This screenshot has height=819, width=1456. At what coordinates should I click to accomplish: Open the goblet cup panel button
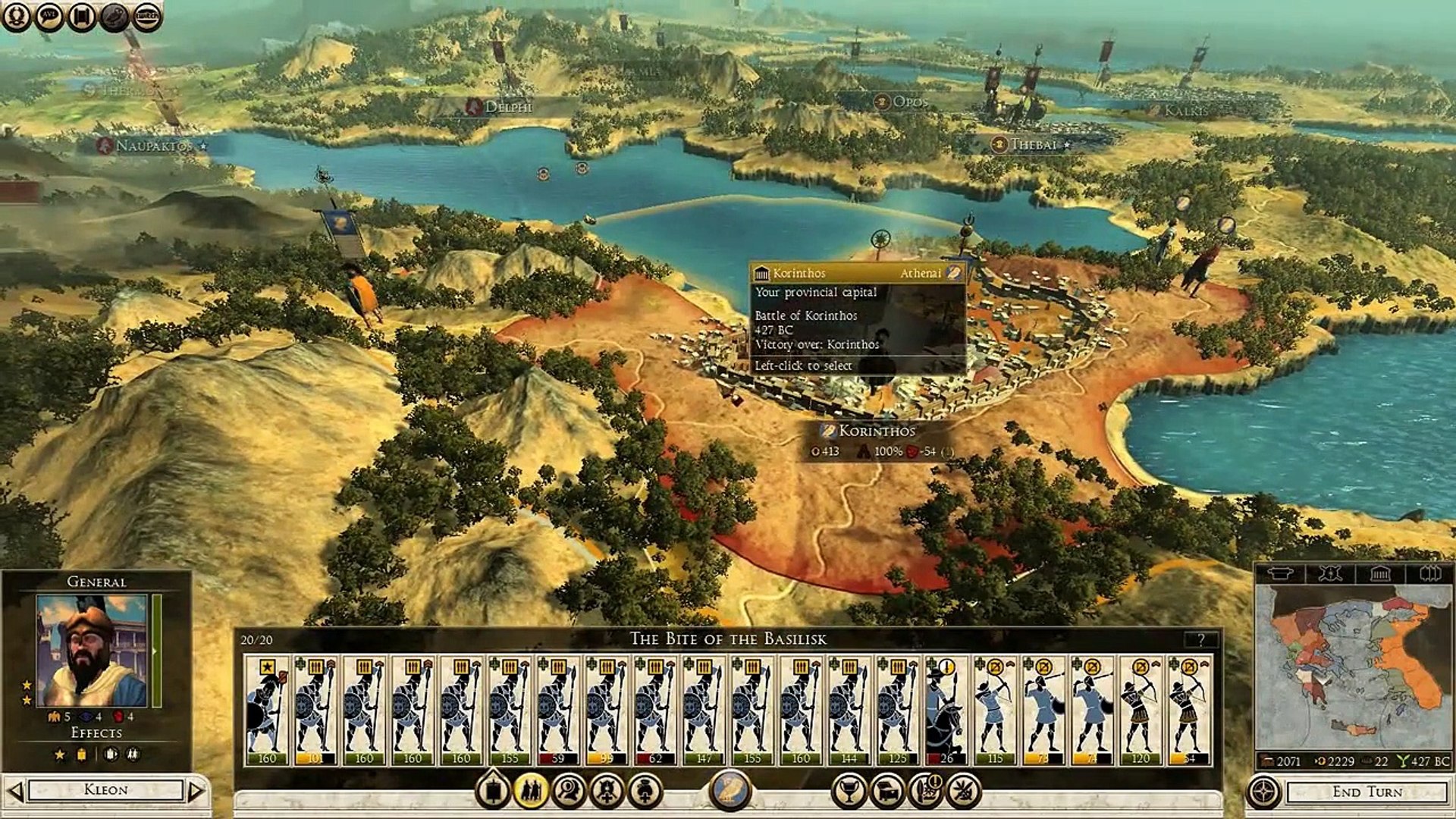pyautogui.click(x=849, y=791)
